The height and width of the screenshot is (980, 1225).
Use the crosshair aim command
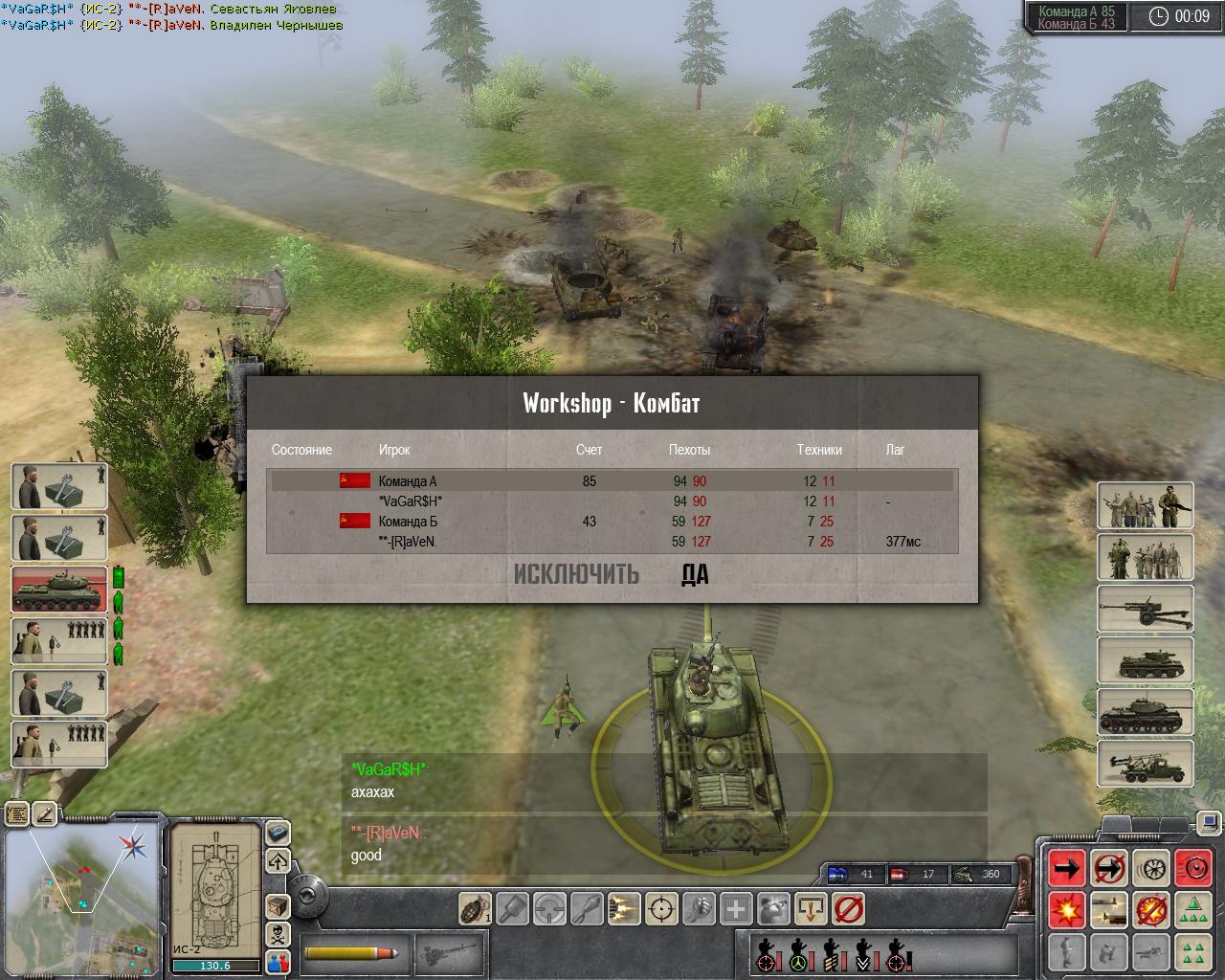661,908
